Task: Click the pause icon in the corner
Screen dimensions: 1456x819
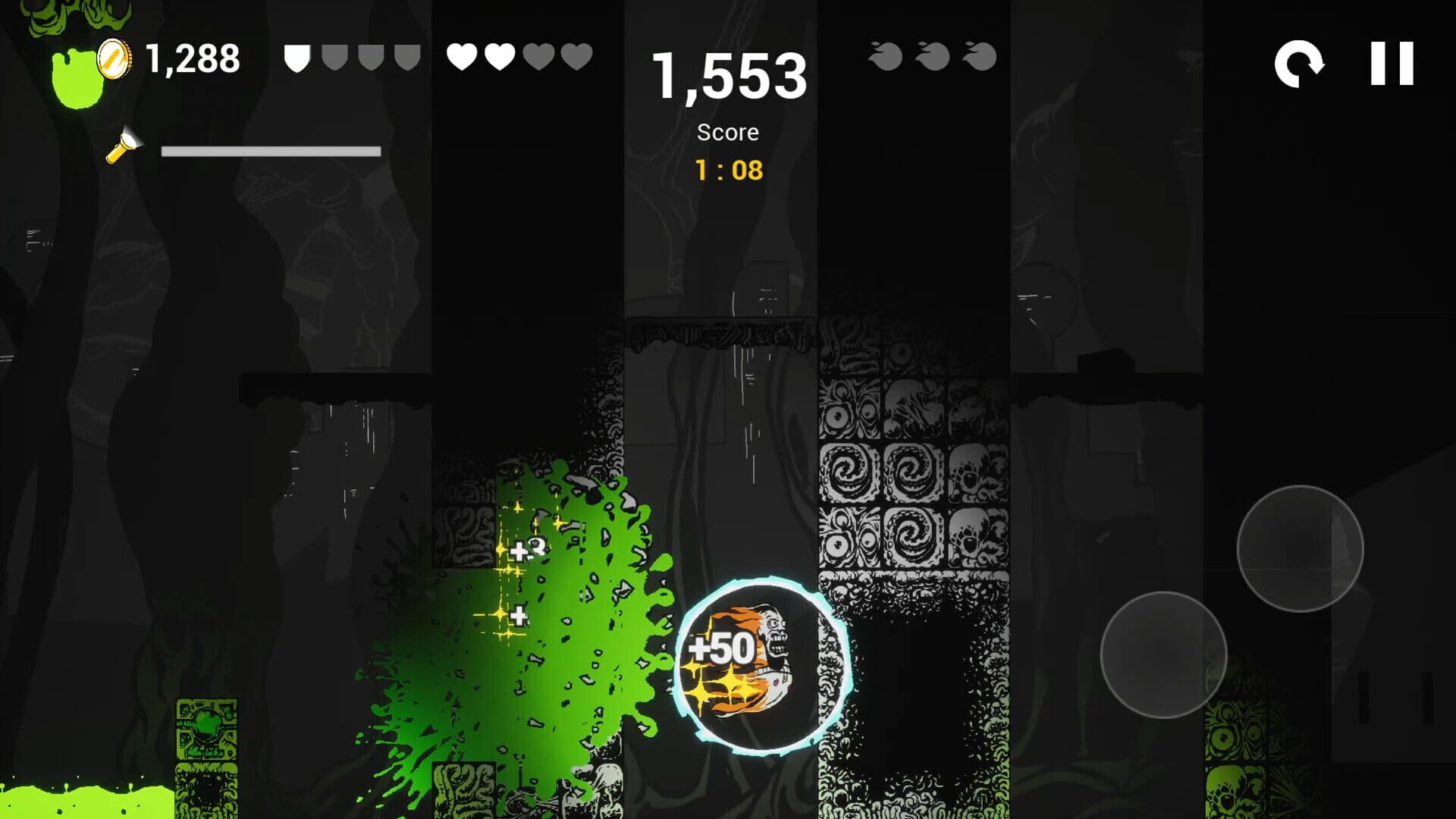Action: point(1392,64)
